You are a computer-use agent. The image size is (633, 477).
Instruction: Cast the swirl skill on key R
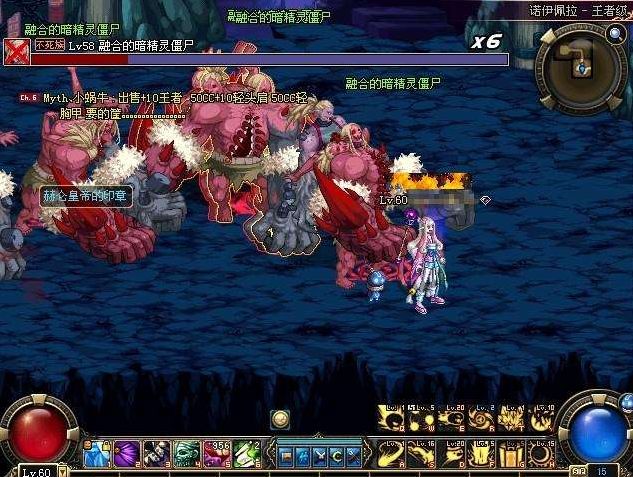[485, 420]
